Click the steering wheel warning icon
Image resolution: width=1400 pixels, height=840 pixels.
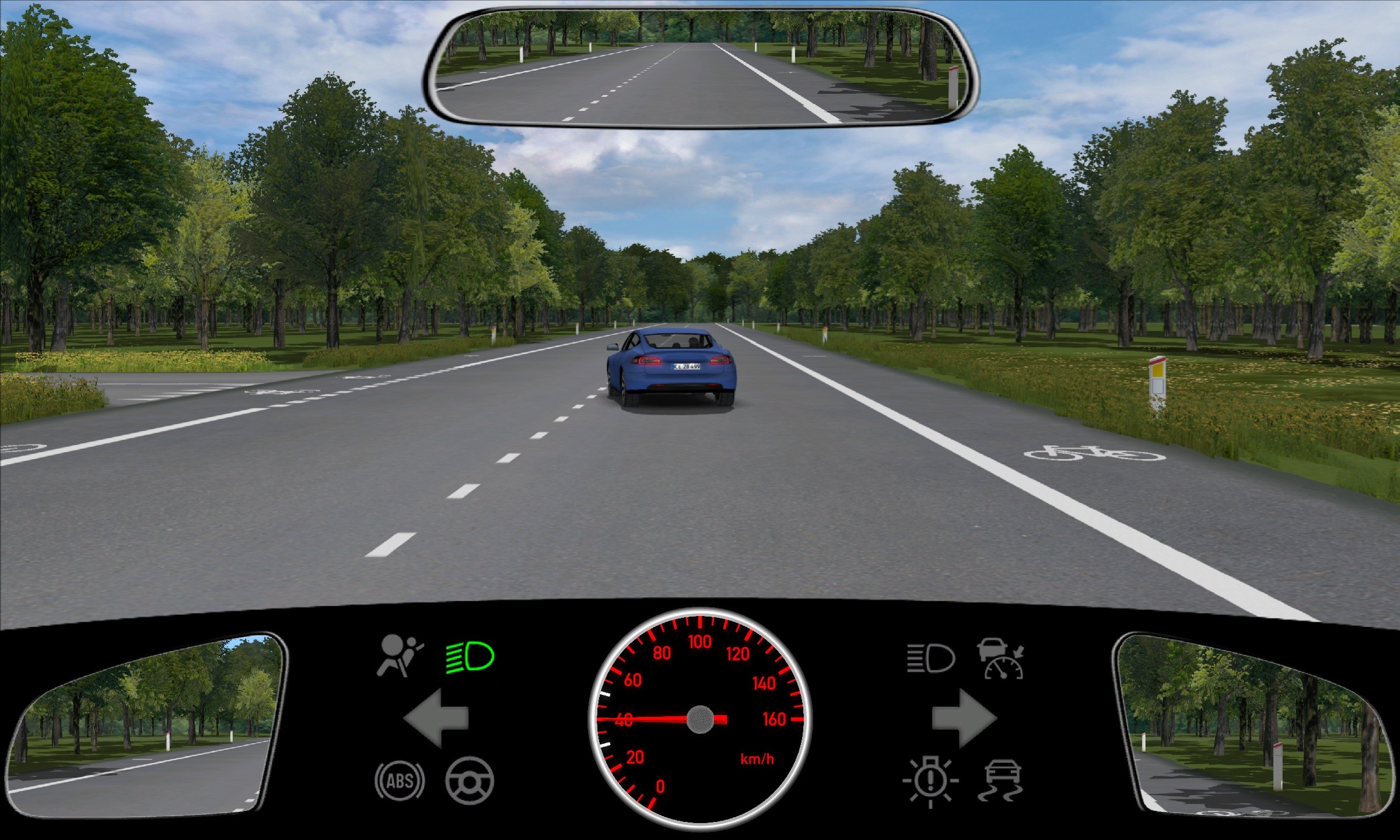tap(470, 780)
